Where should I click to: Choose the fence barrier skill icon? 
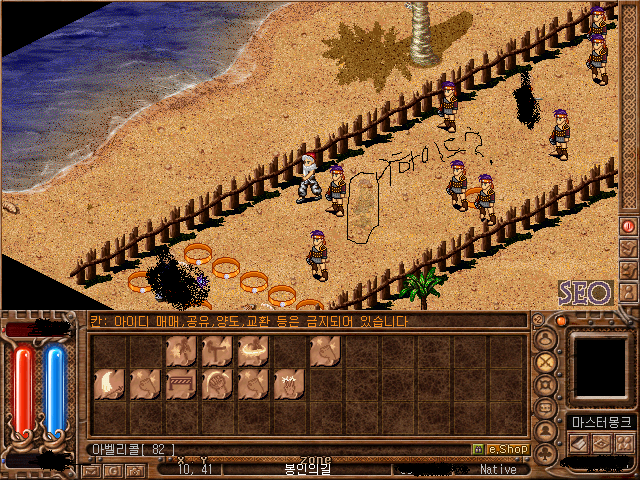(180, 382)
